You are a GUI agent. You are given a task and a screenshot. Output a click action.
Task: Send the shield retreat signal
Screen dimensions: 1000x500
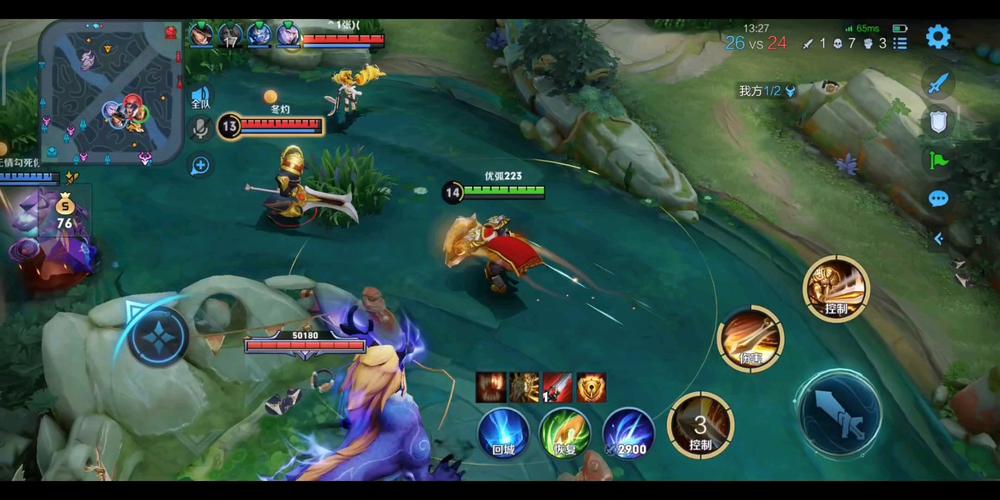pyautogui.click(x=937, y=121)
